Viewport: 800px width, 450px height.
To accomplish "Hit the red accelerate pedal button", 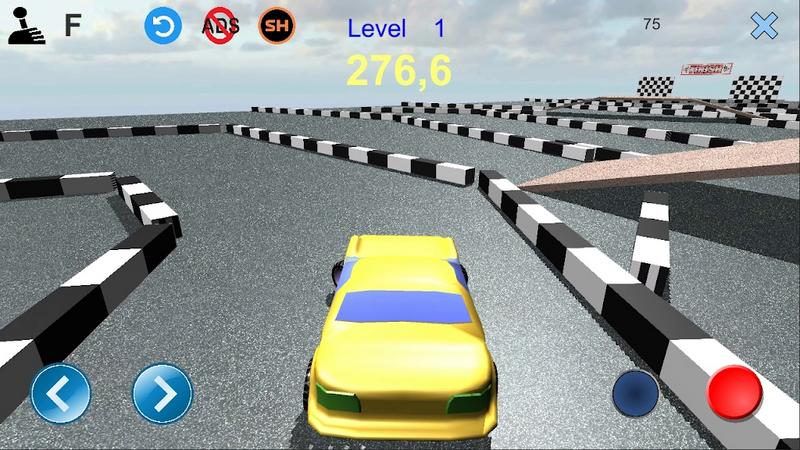I will point(735,392).
